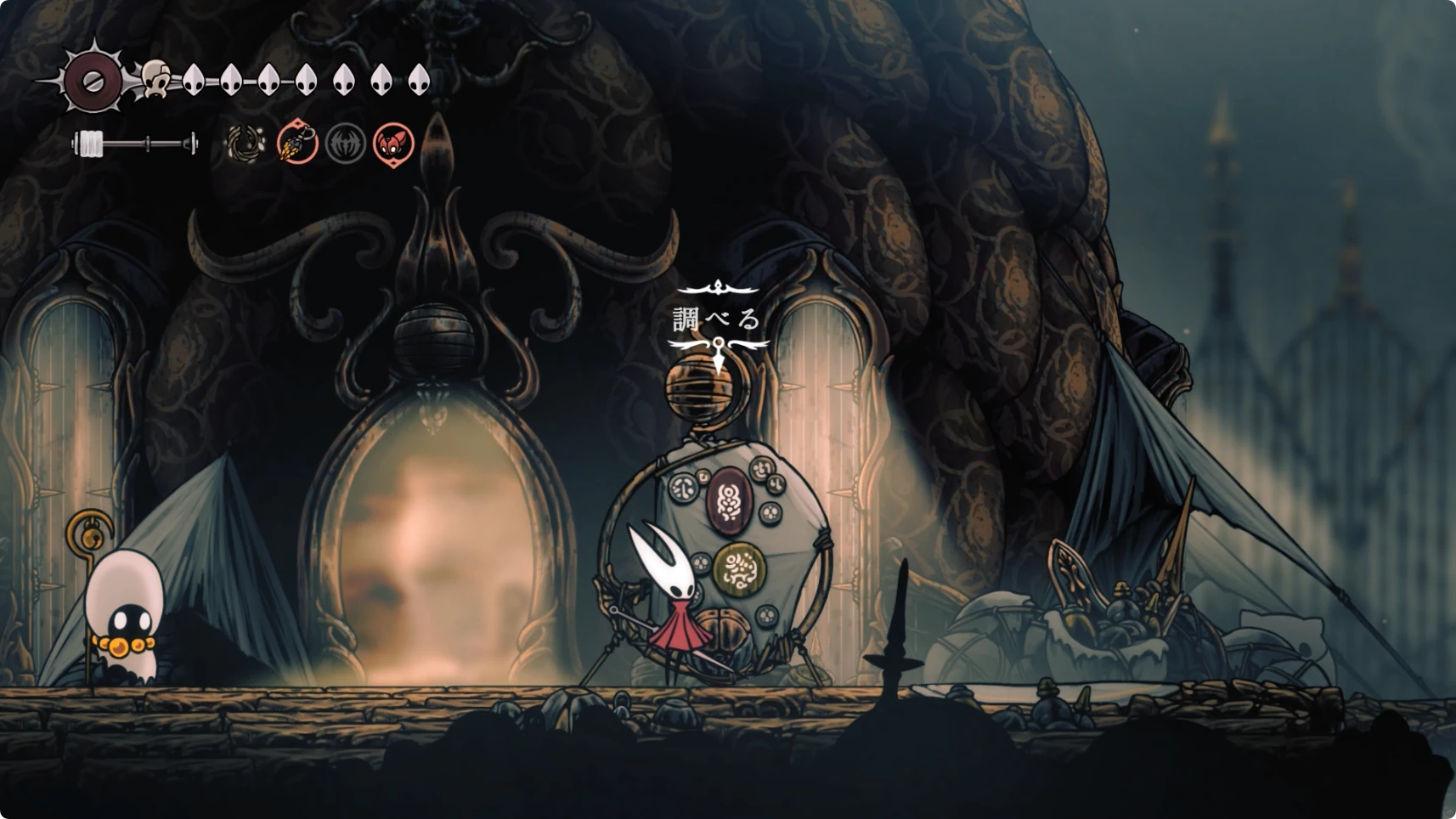Activate the flaming hook tool icon
The height and width of the screenshot is (819, 1456).
[297, 144]
